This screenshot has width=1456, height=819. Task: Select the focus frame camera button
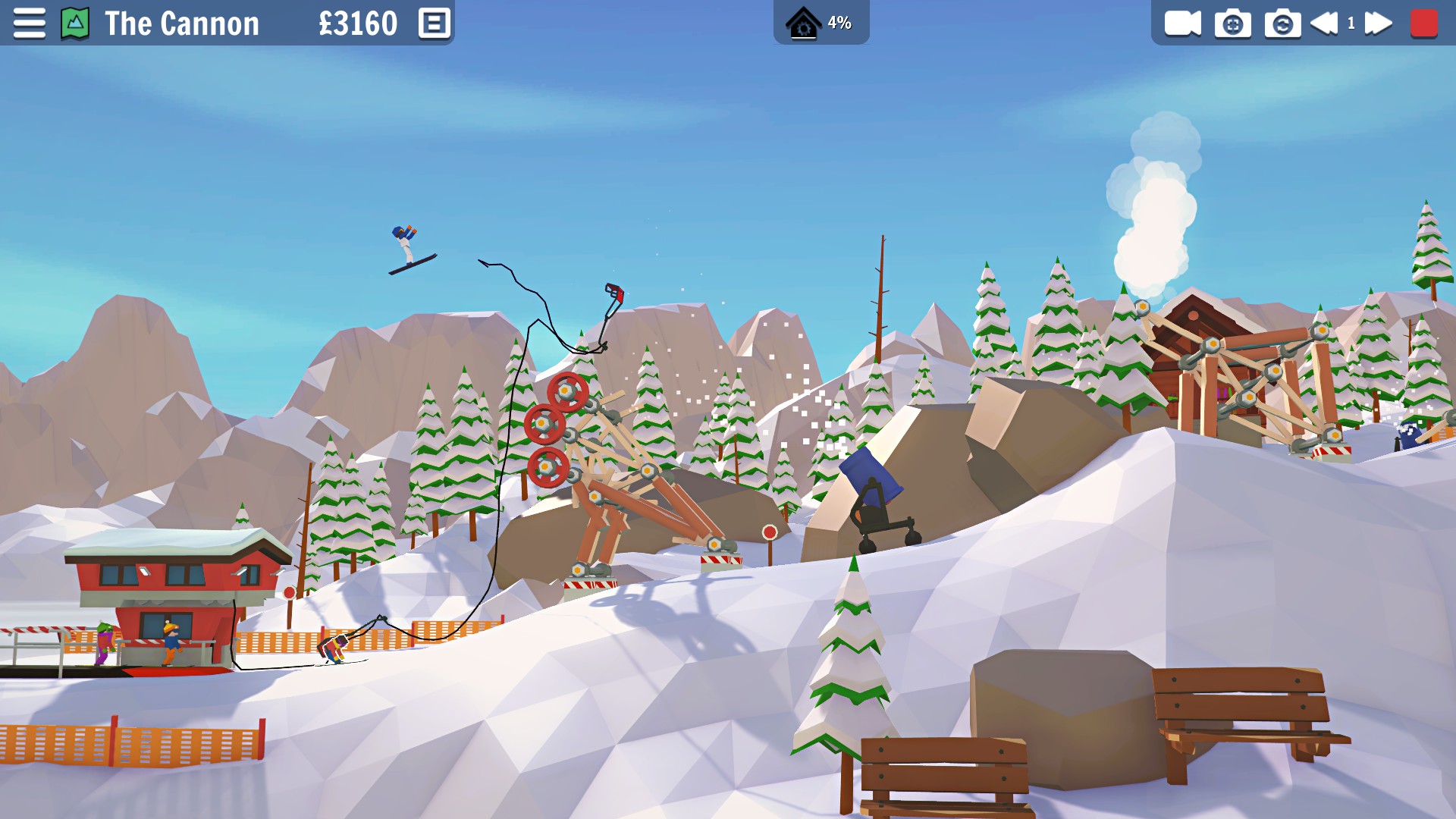pyautogui.click(x=1232, y=24)
